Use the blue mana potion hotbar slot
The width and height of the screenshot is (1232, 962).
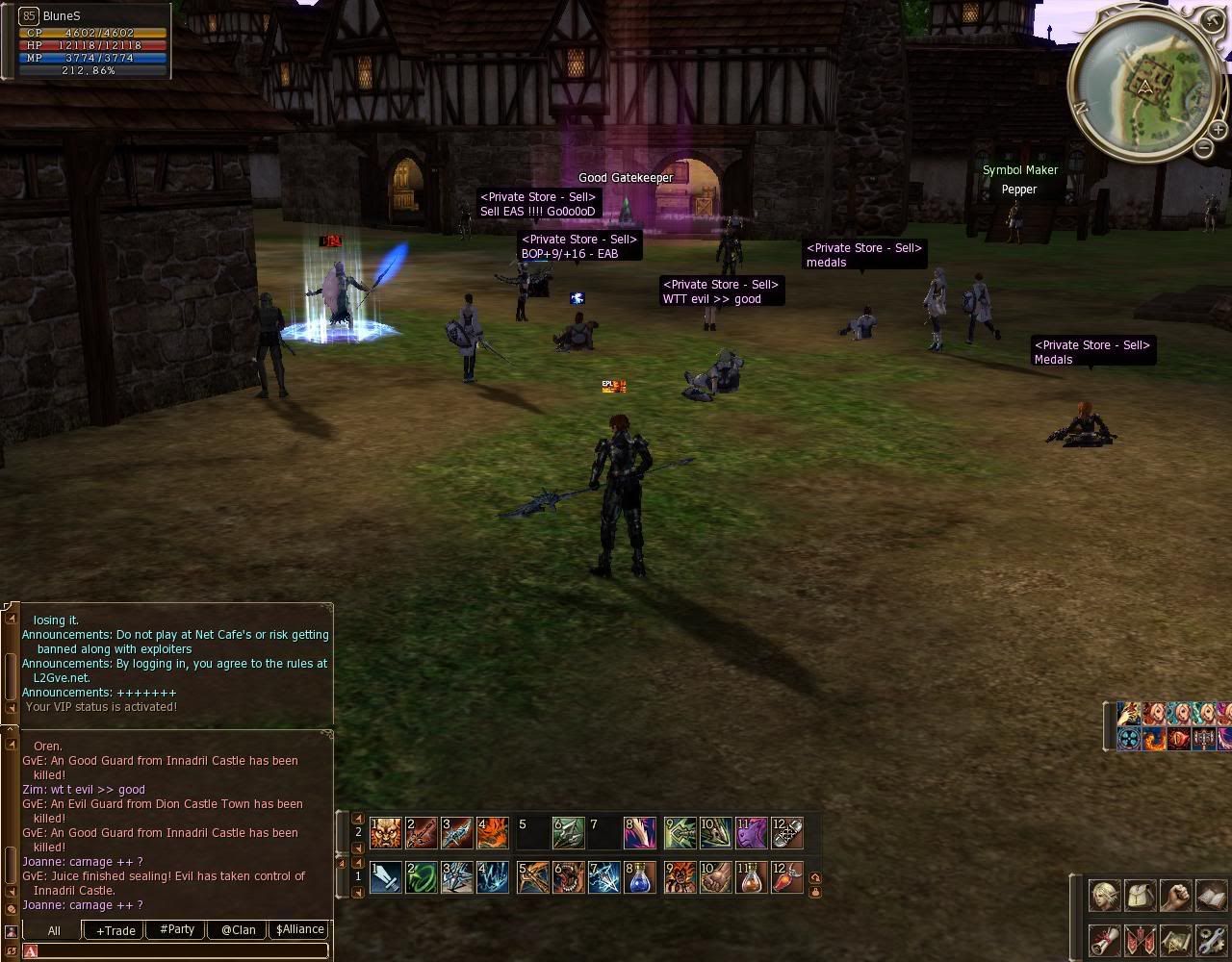coord(640,877)
